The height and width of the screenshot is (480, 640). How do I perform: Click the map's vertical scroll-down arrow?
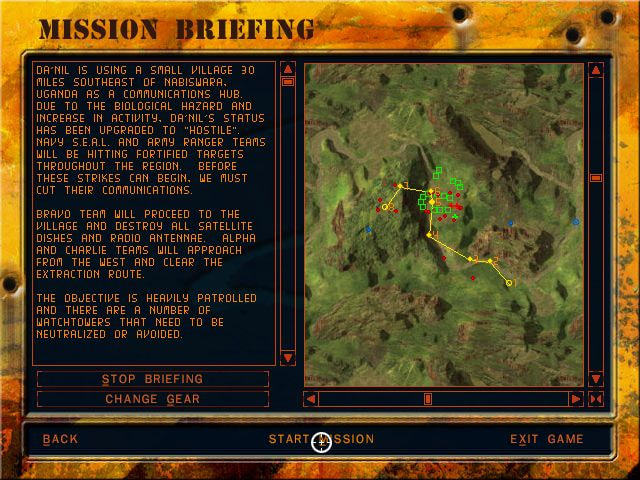point(596,379)
